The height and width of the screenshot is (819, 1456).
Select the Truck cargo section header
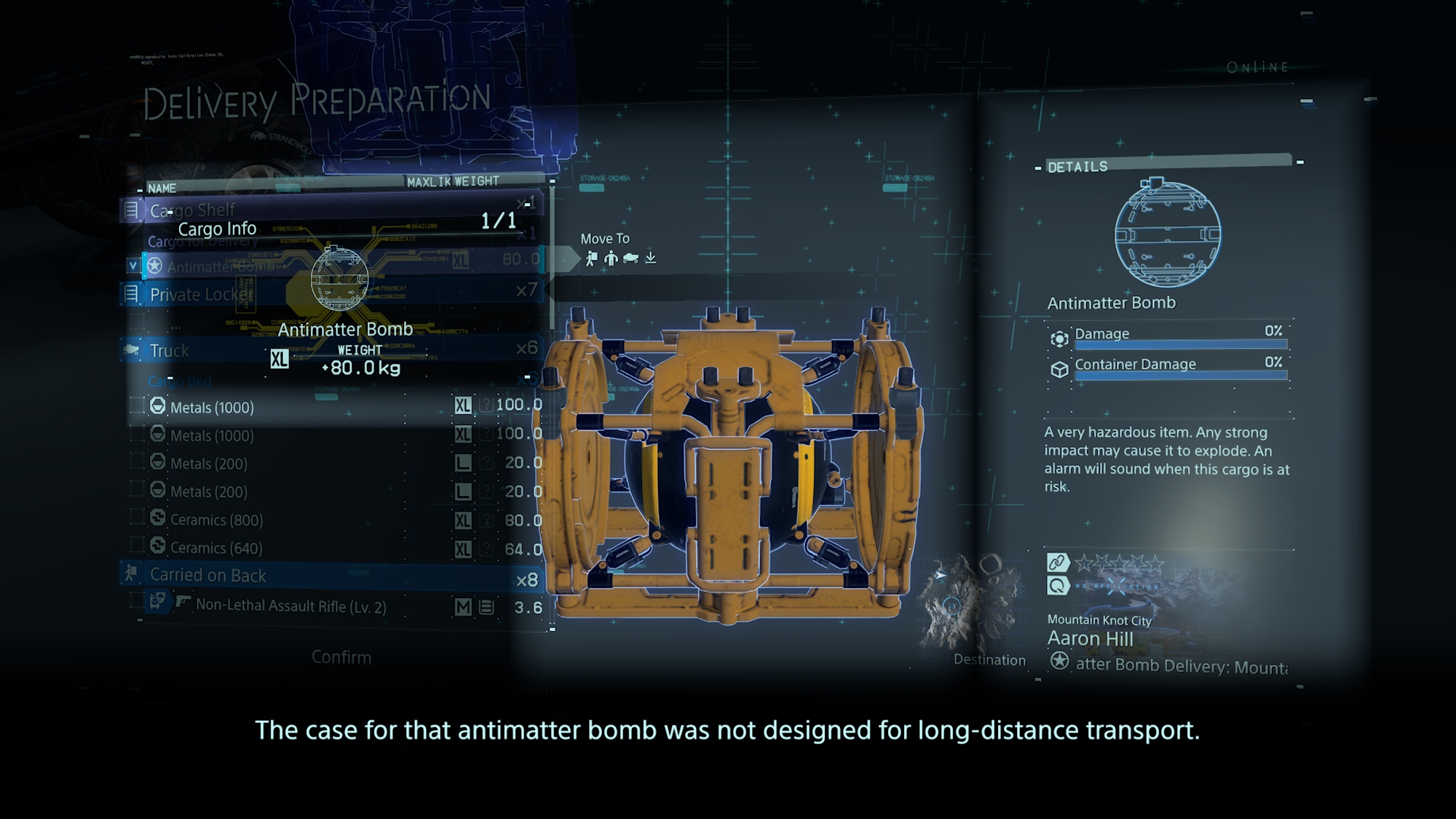[170, 351]
